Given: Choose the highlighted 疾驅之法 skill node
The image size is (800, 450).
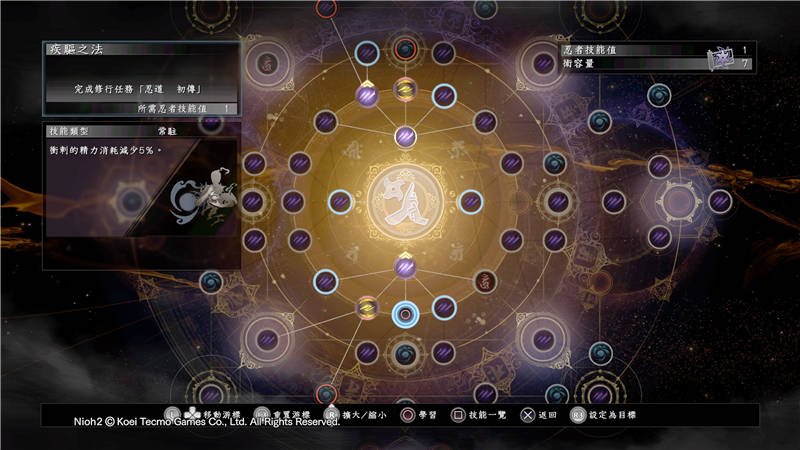Looking at the screenshot, I should [x=405, y=313].
